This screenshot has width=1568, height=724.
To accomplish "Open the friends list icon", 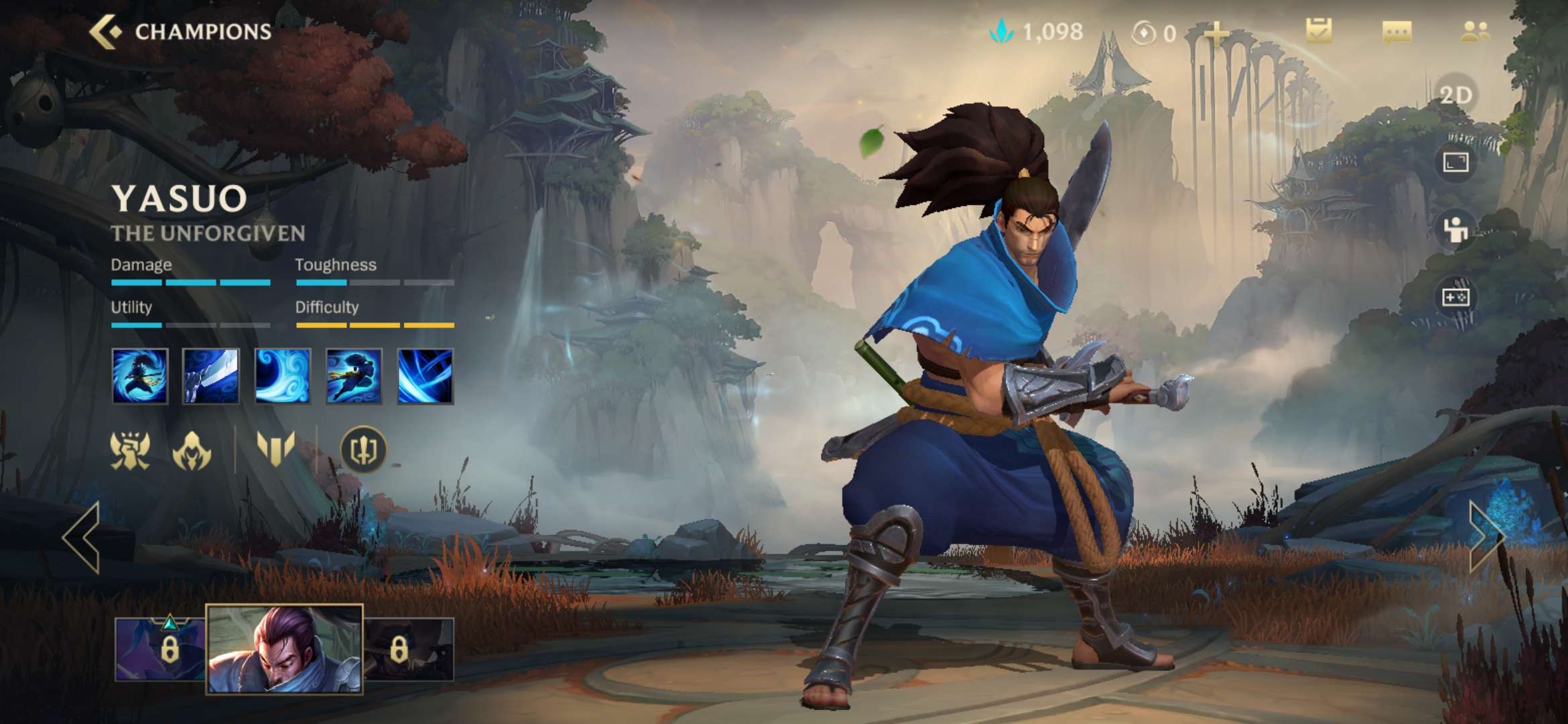I will (x=1475, y=32).
